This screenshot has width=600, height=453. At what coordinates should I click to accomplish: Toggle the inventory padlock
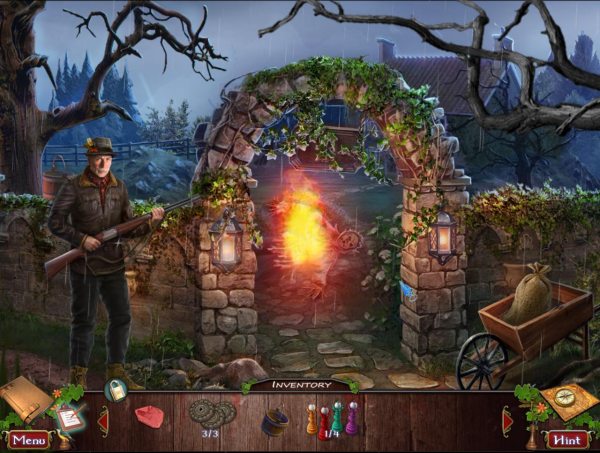[x=116, y=391]
